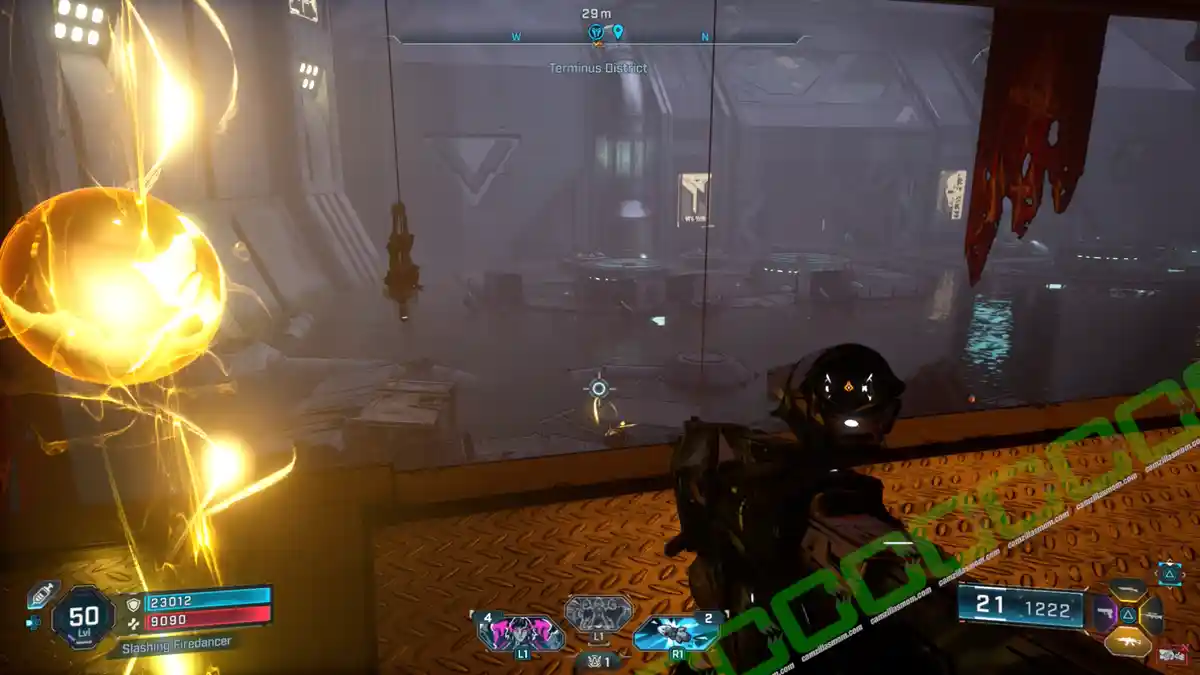Select the right weapon wheel slot
The width and height of the screenshot is (1200, 675).
(1151, 614)
